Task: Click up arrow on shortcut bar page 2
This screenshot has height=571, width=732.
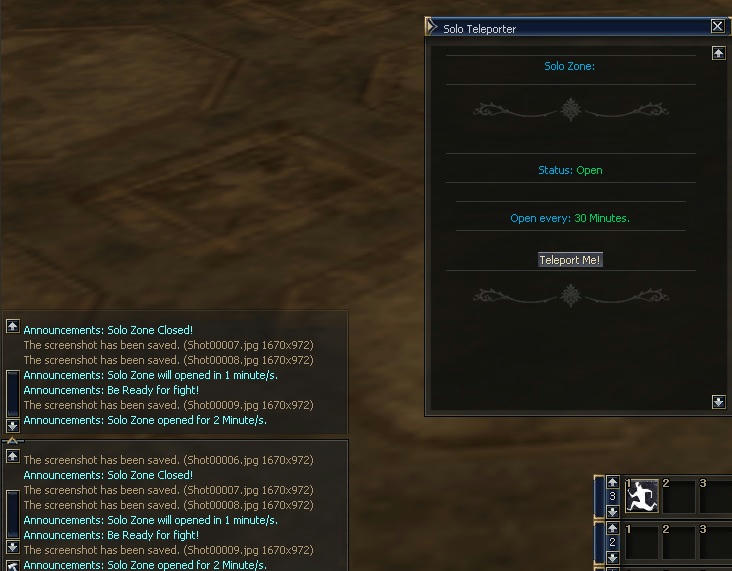Action: pyautogui.click(x=613, y=527)
